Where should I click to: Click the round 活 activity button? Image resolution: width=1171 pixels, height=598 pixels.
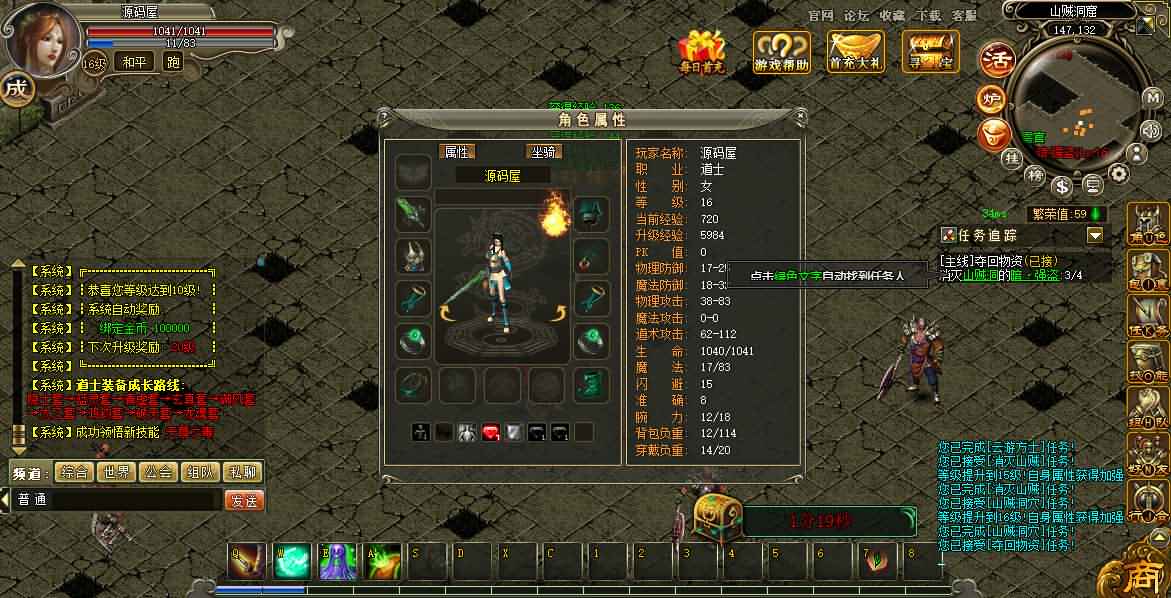(x=996, y=59)
